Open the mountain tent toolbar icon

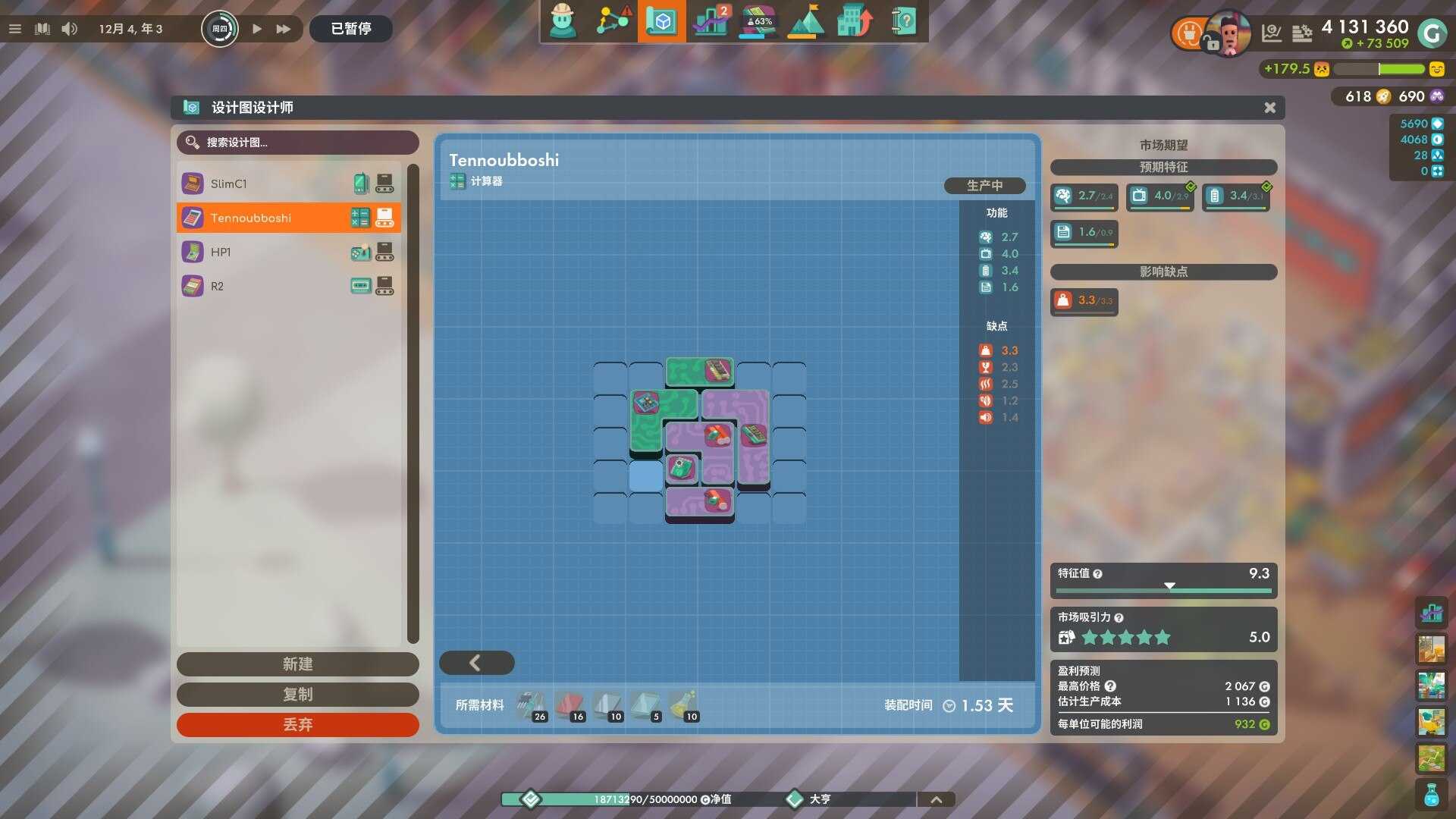[806, 21]
